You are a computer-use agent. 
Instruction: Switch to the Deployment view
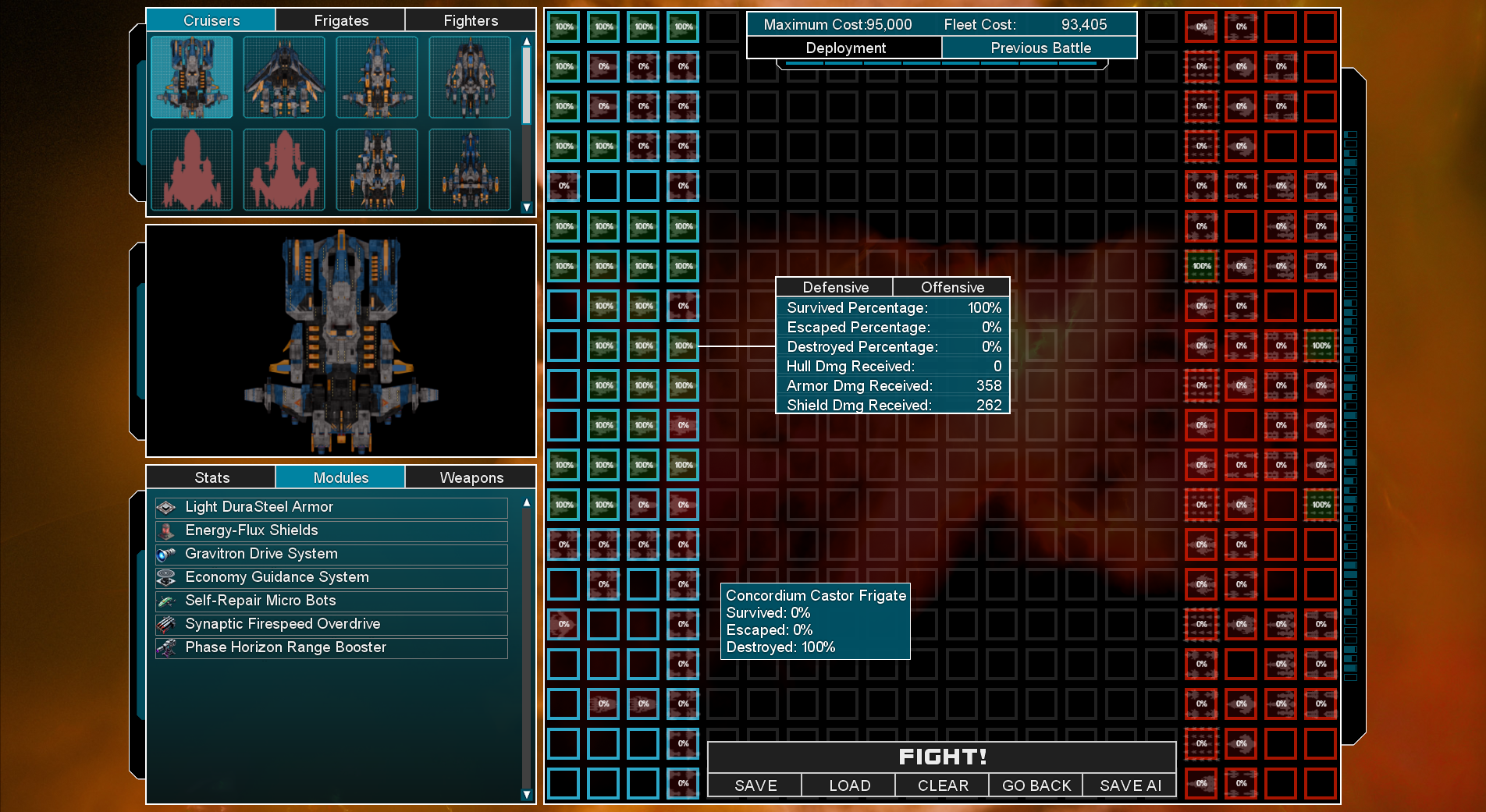[x=844, y=48]
